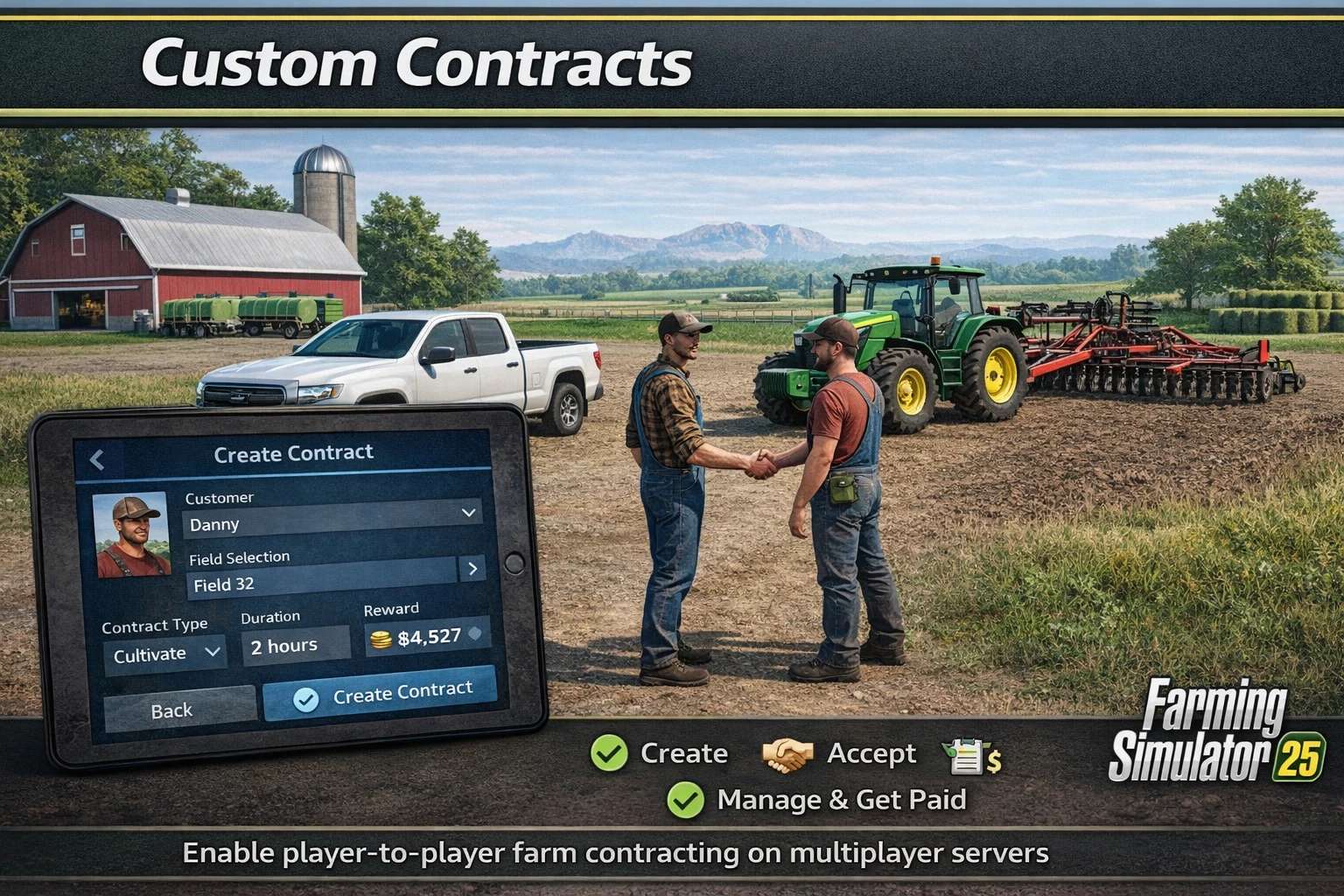Click the arrow next to Field 32

[x=472, y=569]
